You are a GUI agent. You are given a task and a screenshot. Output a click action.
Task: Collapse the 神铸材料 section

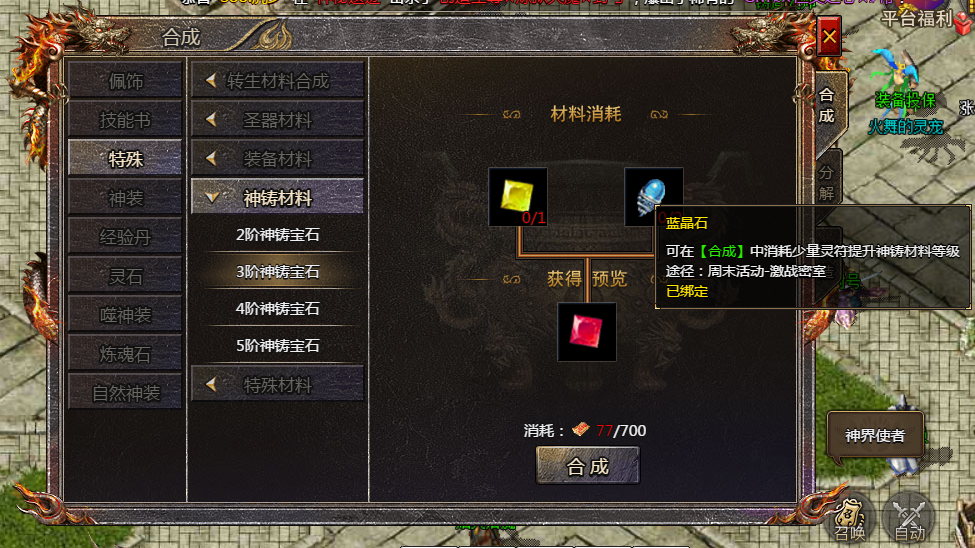277,198
